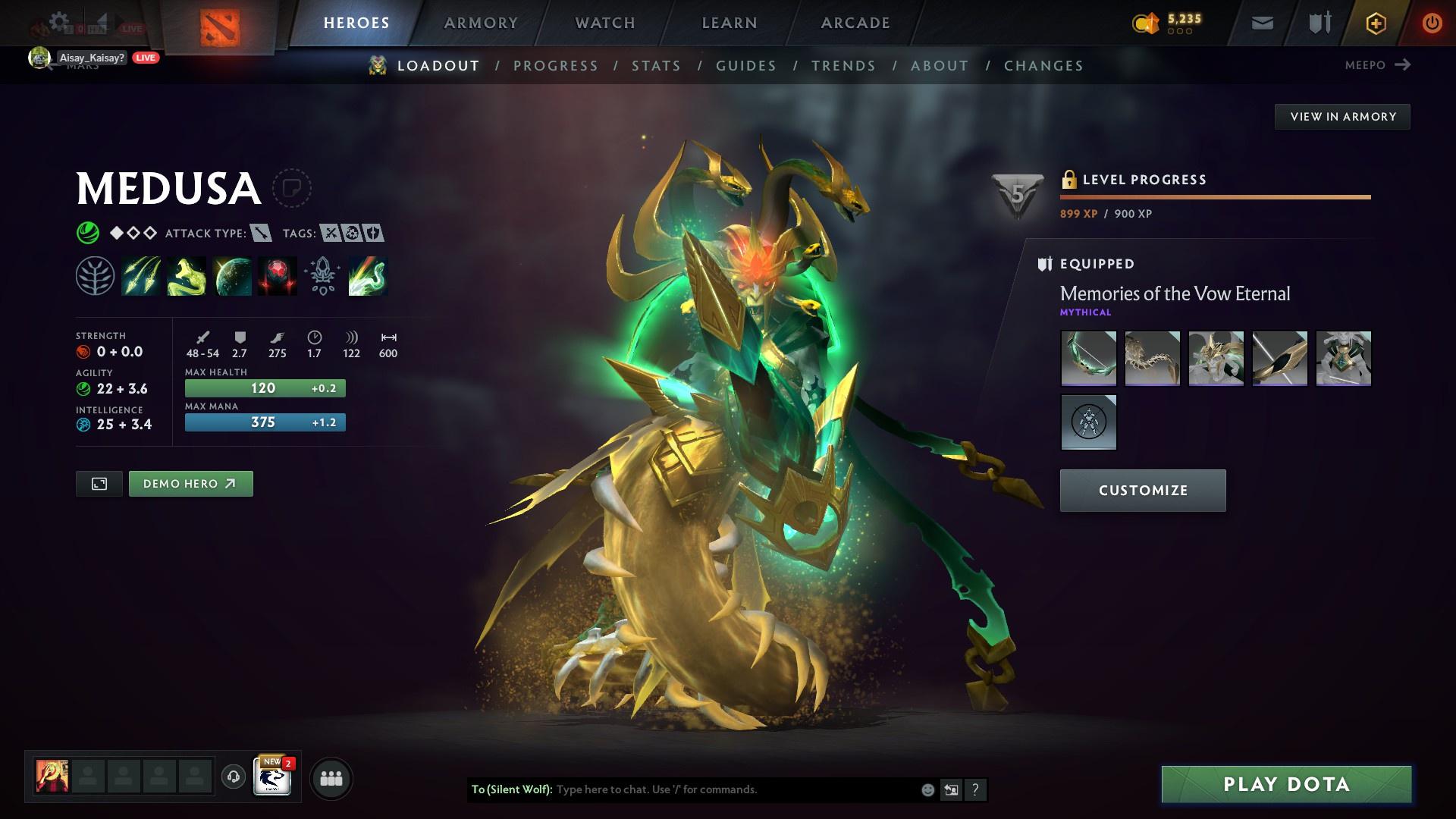Click VIEW IN ARMORY

[x=1342, y=116]
